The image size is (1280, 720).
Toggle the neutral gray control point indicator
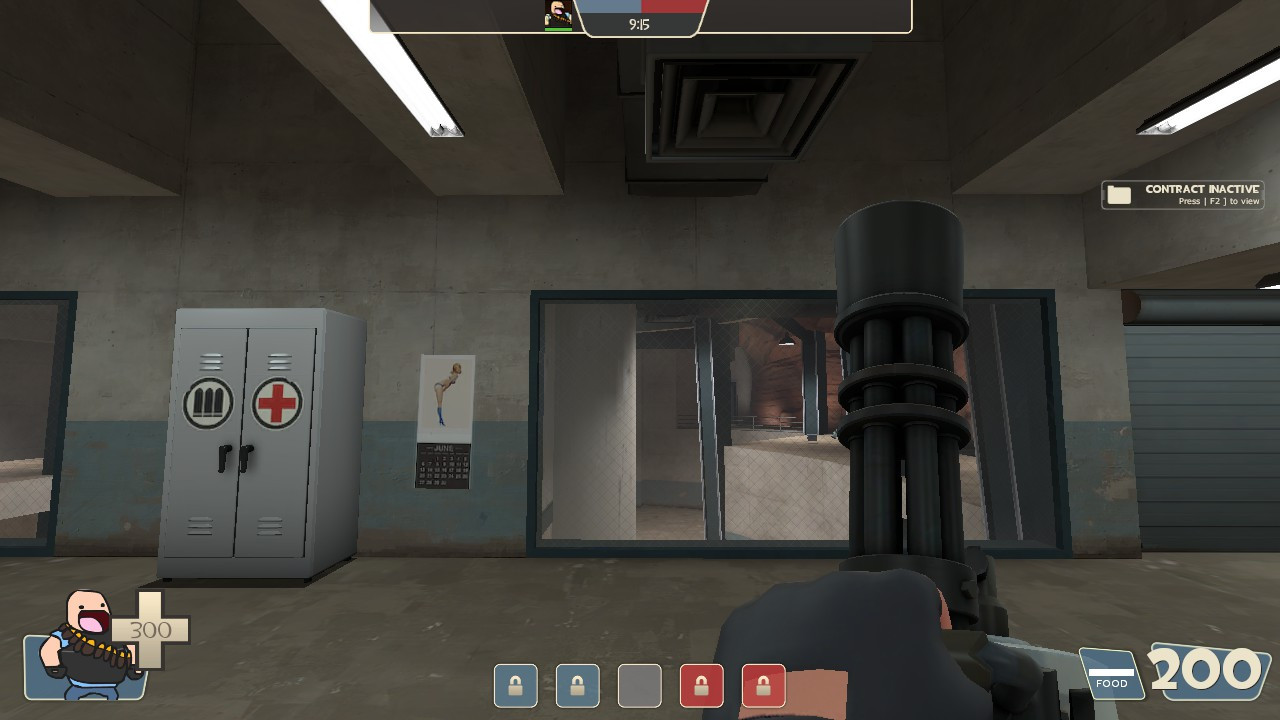[640, 685]
